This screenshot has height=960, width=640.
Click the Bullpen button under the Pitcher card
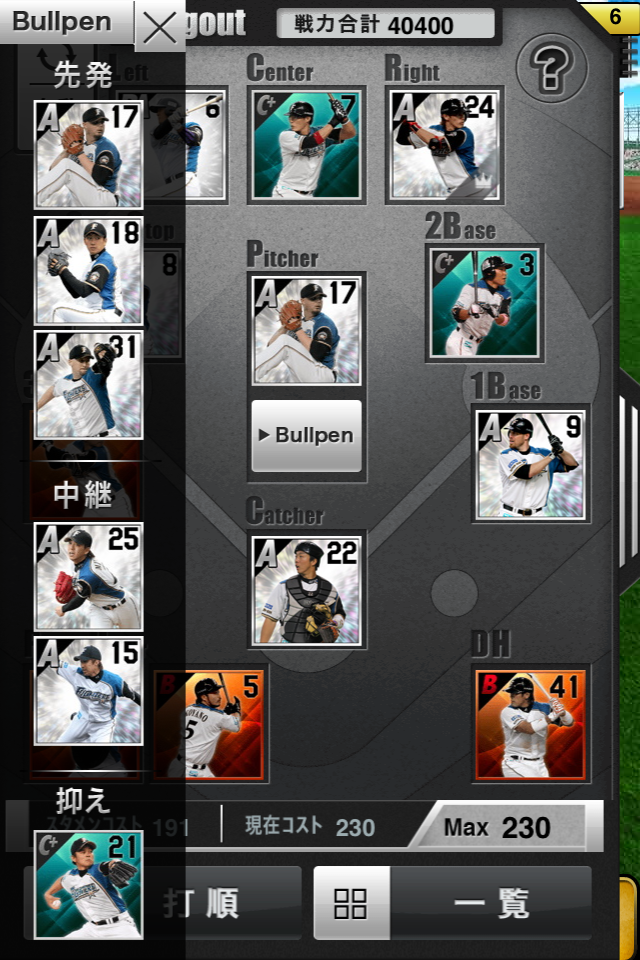coord(306,436)
